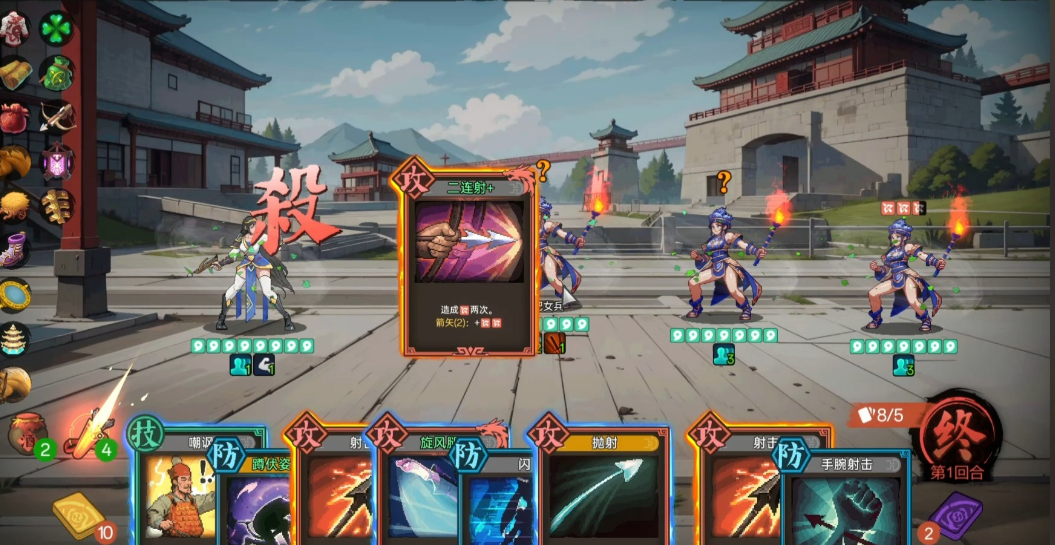Image resolution: width=1055 pixels, height=545 pixels.
Task: Open the yellow draw pile
Action: [79, 514]
